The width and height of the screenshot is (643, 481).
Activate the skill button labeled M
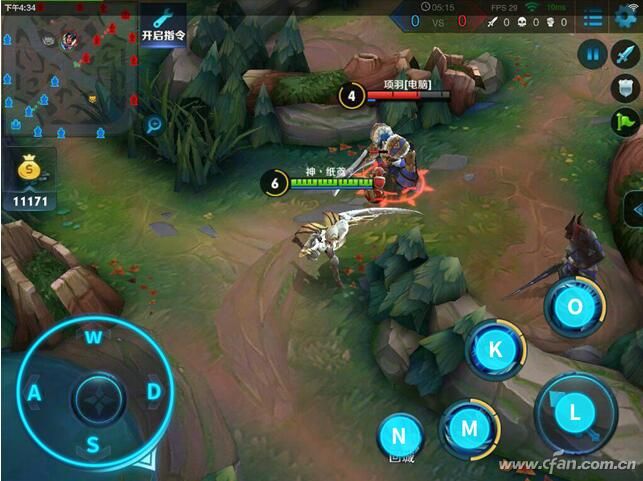(x=468, y=427)
